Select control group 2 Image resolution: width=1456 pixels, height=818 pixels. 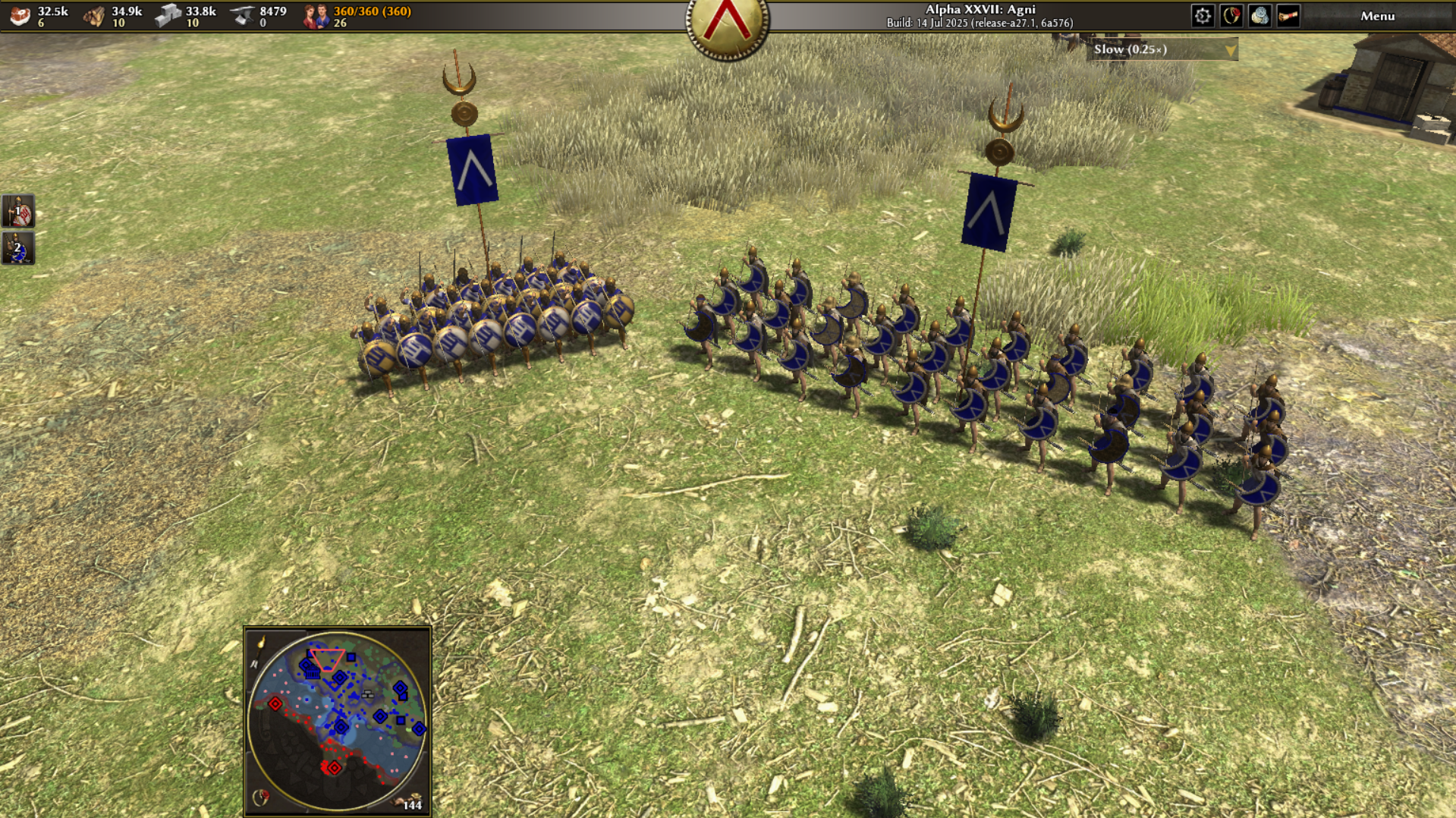pos(18,249)
